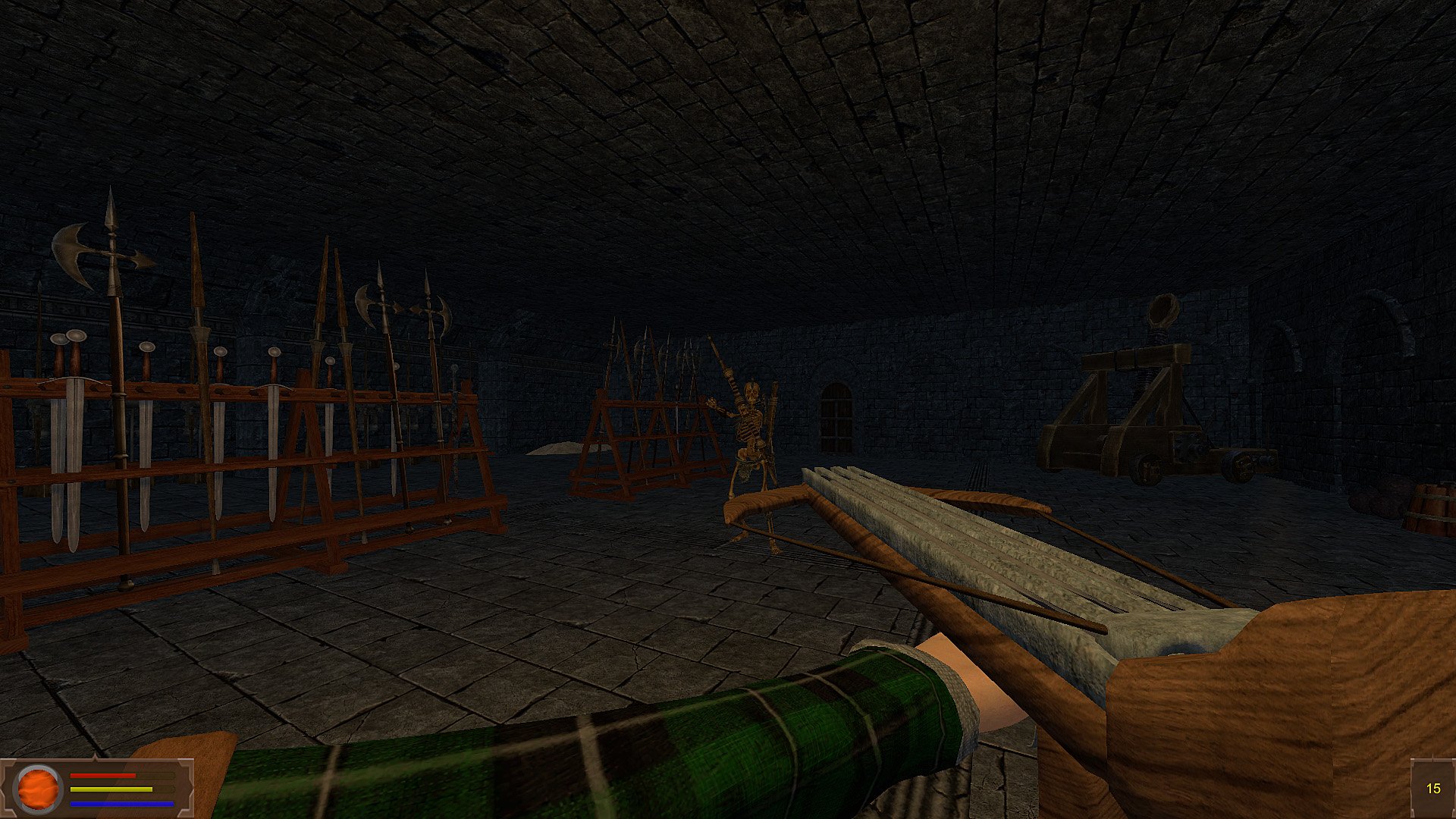
Task: Click the red health bar
Action: 102,775
